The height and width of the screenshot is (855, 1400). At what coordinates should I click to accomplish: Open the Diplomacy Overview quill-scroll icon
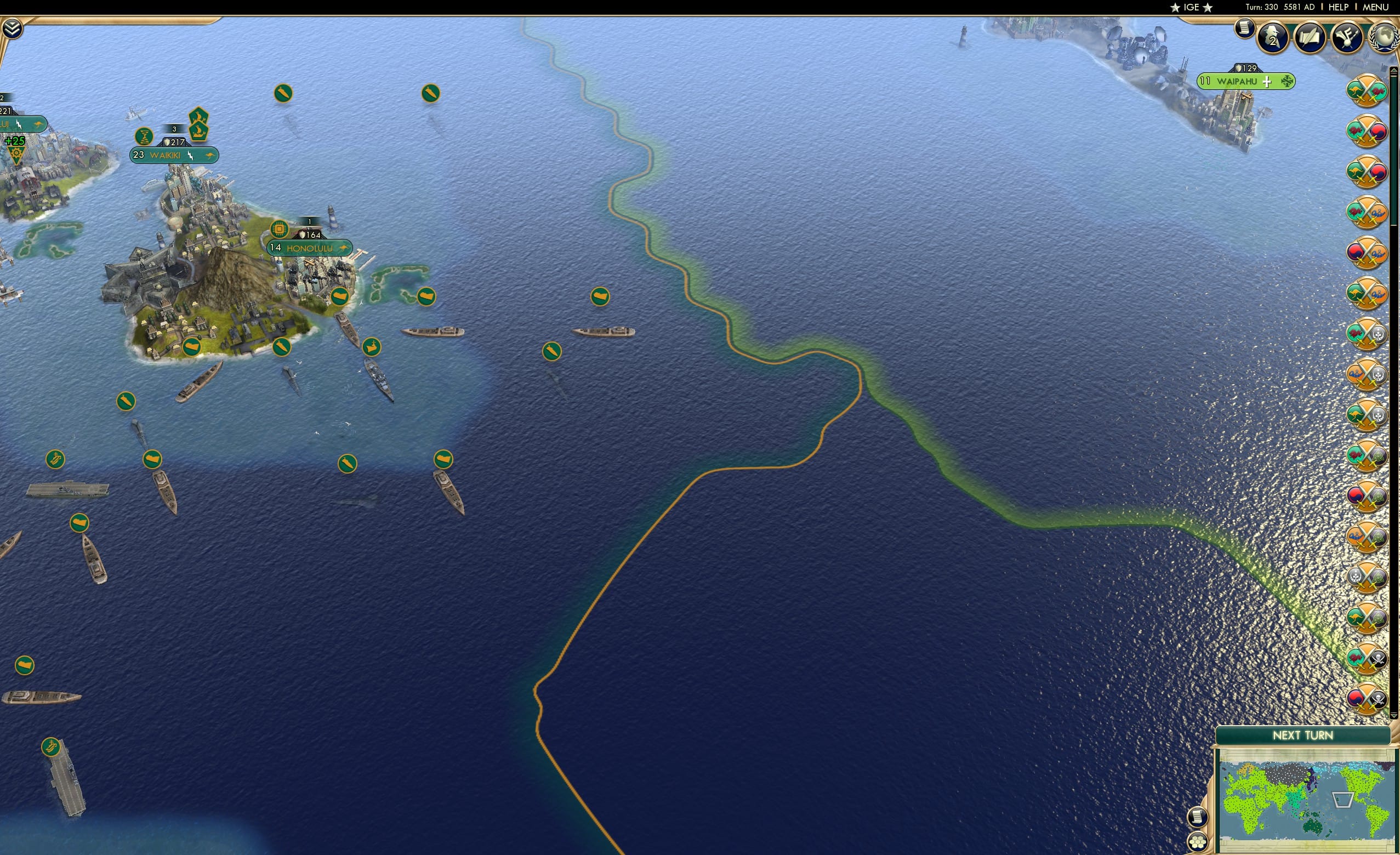coord(1311,38)
